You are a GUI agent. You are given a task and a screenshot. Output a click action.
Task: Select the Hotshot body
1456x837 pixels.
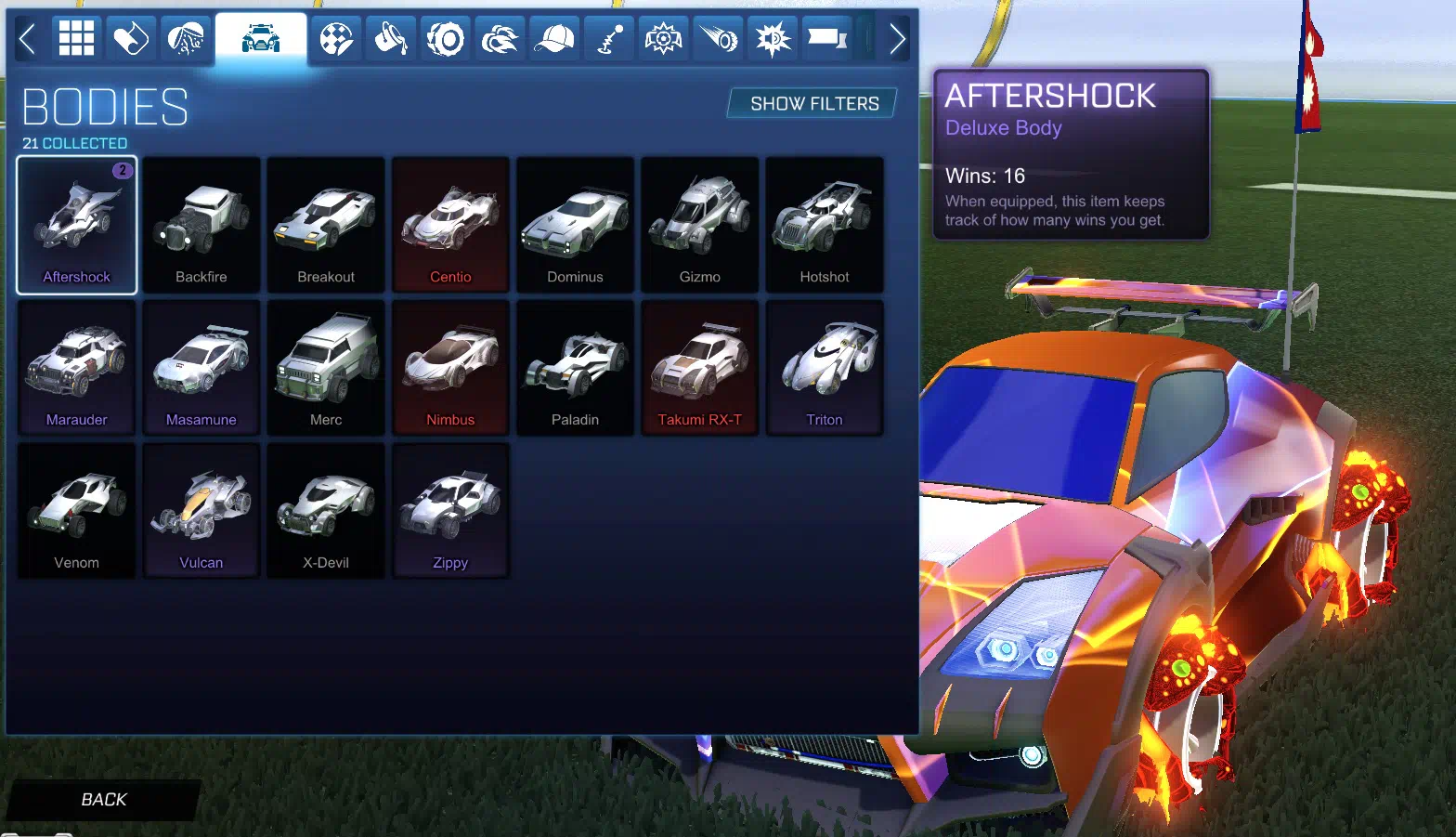point(824,226)
